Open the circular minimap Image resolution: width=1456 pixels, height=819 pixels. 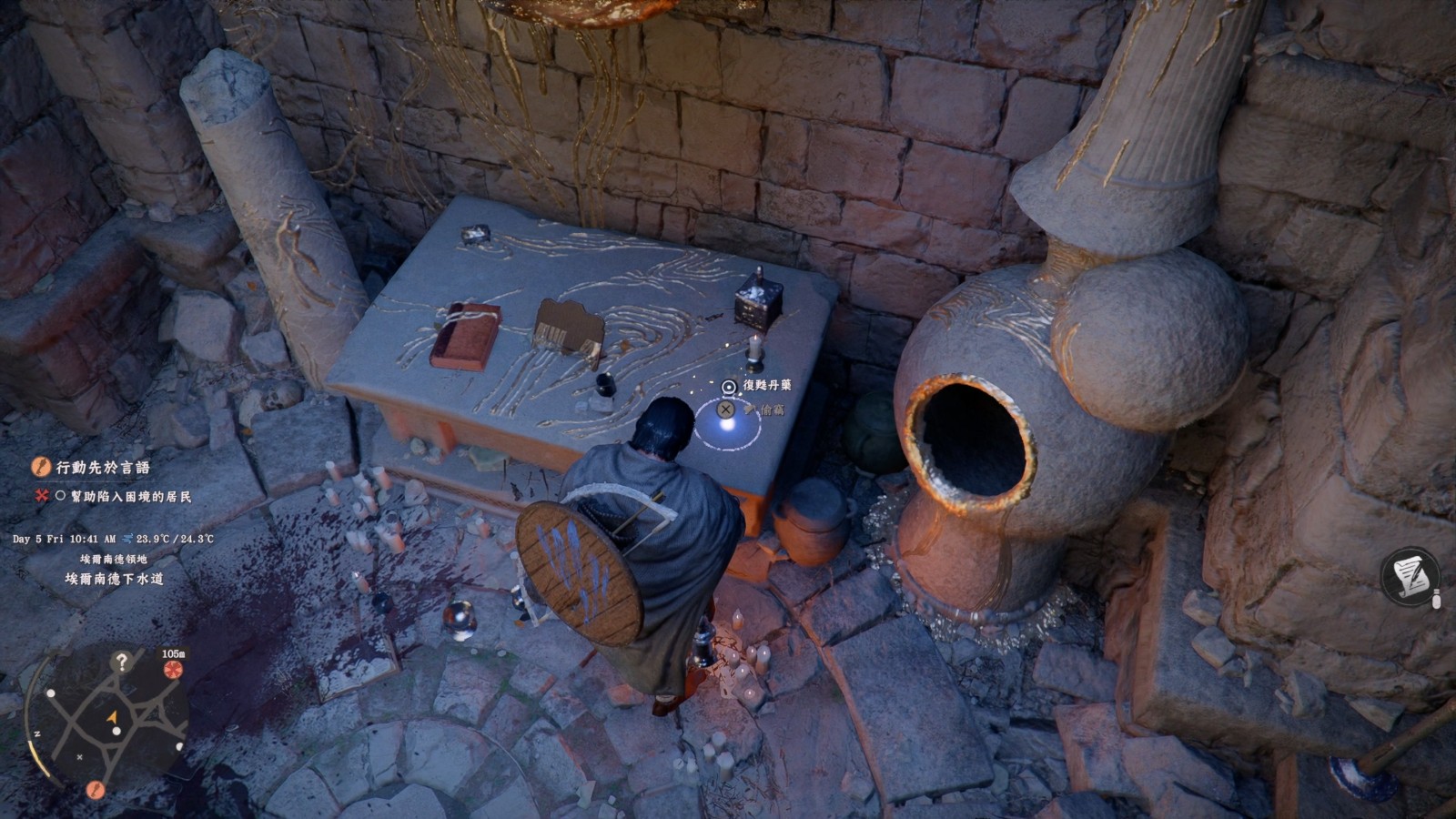click(107, 717)
